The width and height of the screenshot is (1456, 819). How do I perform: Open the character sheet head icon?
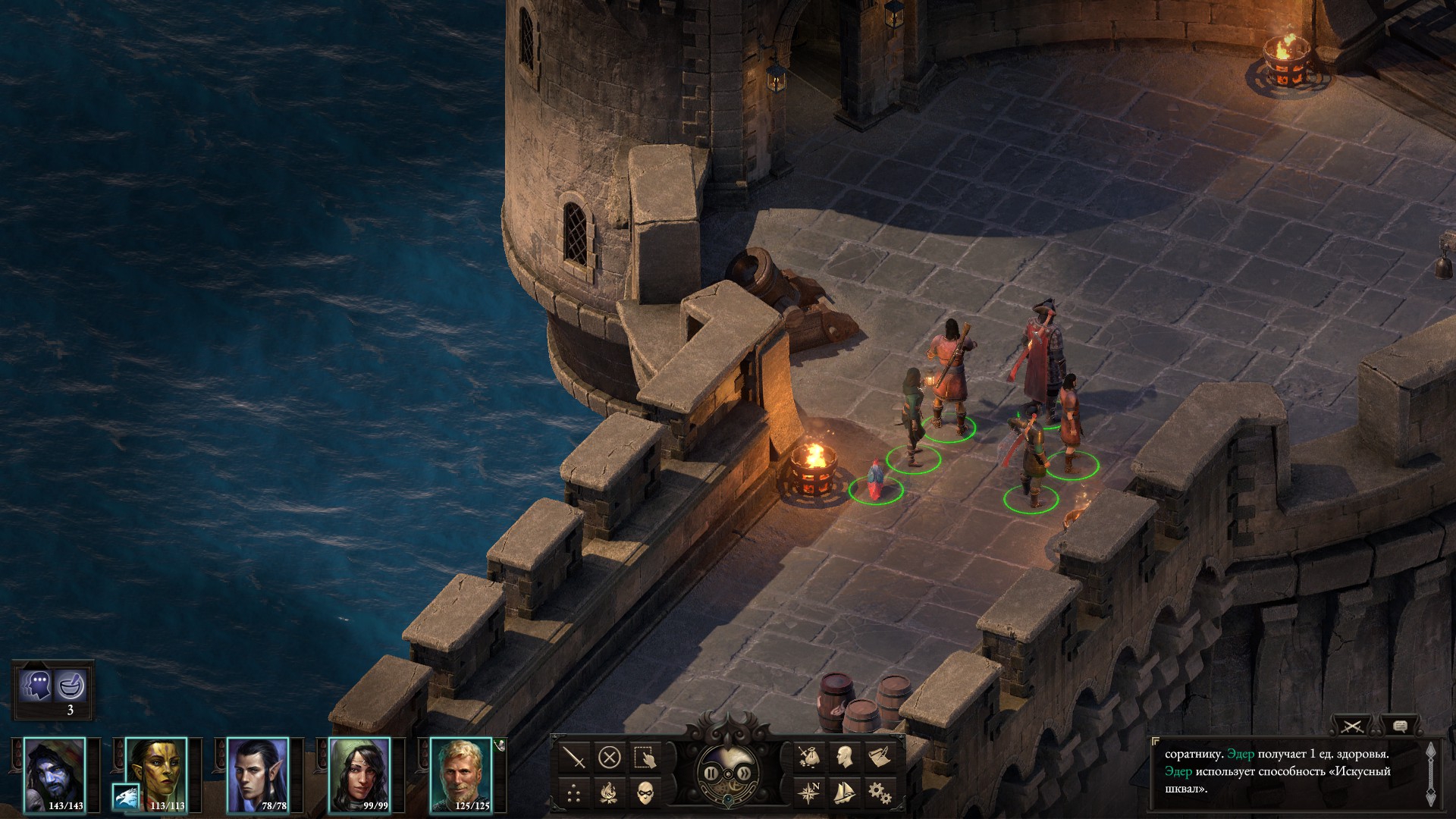click(x=844, y=757)
